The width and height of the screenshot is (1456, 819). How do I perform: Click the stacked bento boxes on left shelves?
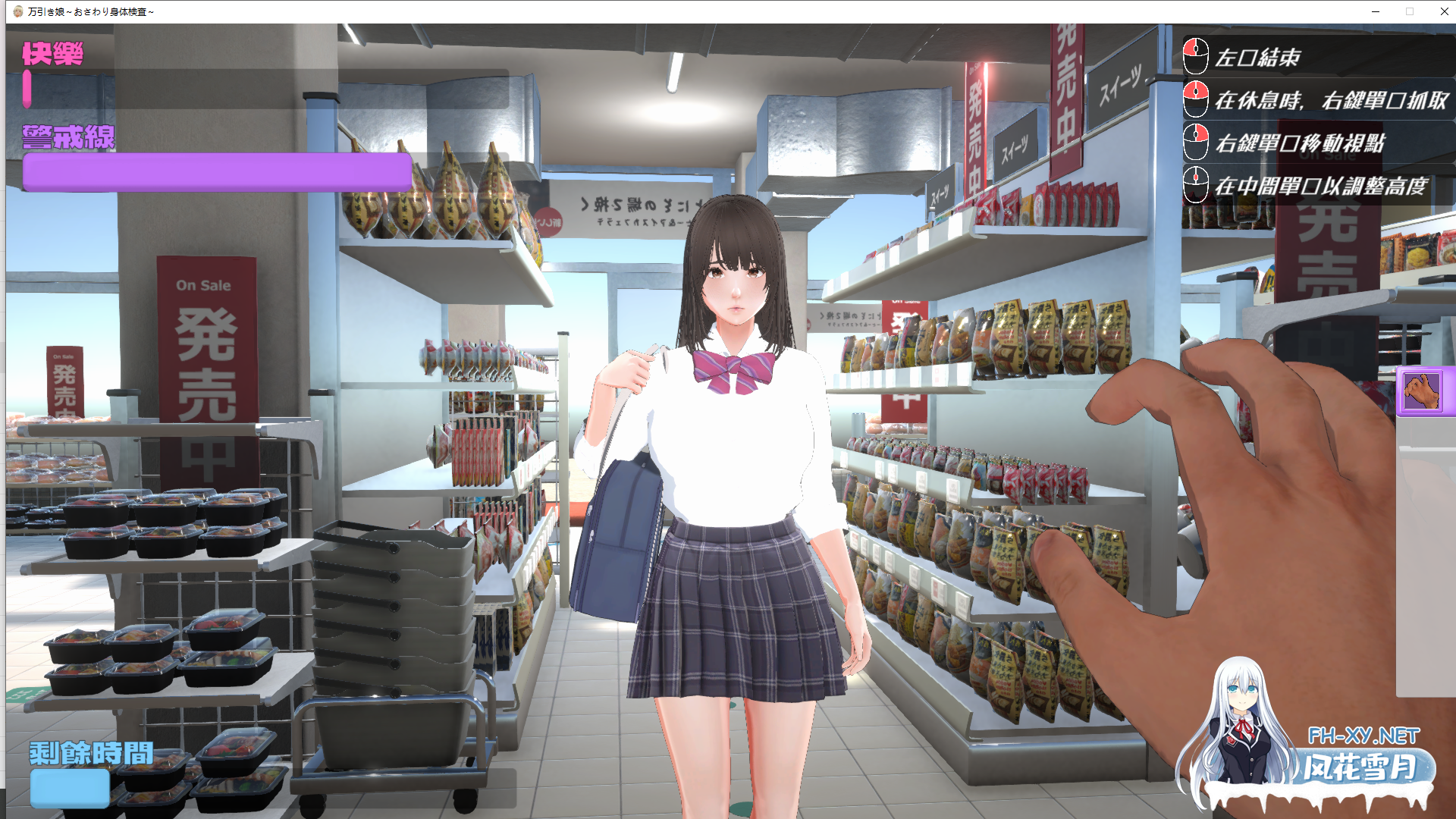pyautogui.click(x=152, y=660)
